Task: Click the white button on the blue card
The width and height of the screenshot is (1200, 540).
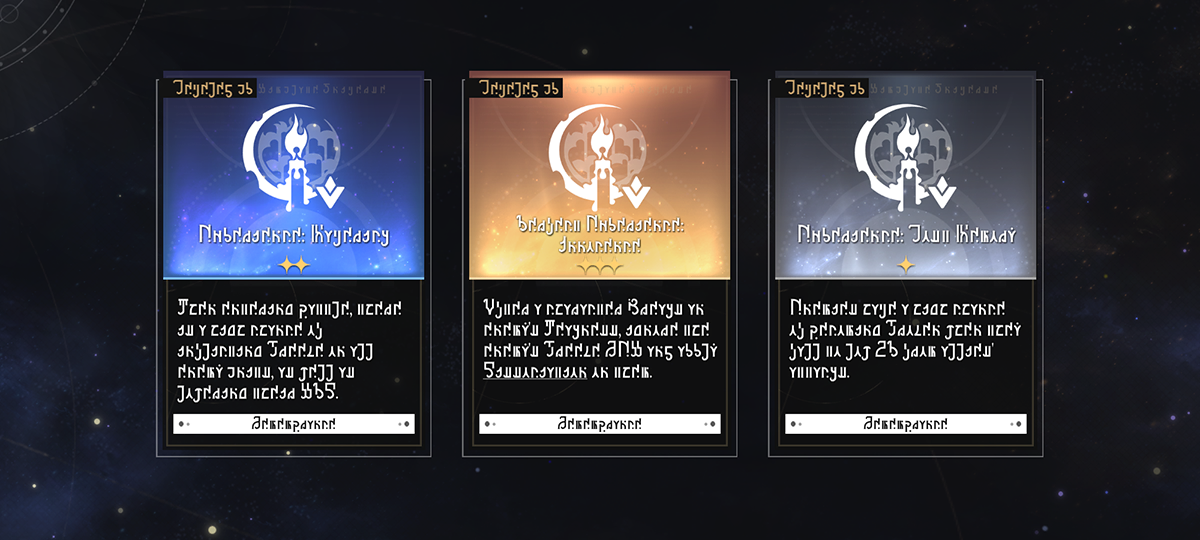Action: [293, 424]
